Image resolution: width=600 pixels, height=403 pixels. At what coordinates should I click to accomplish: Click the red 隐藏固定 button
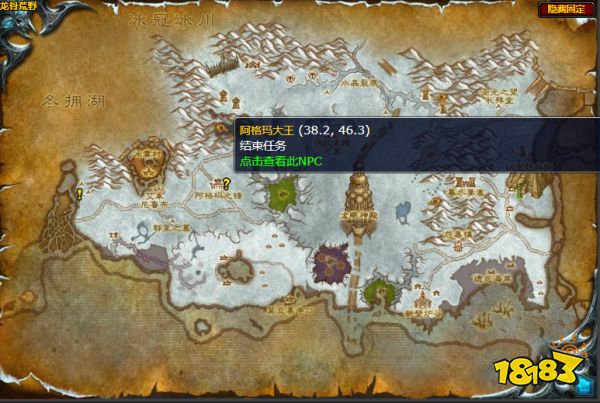click(x=563, y=9)
